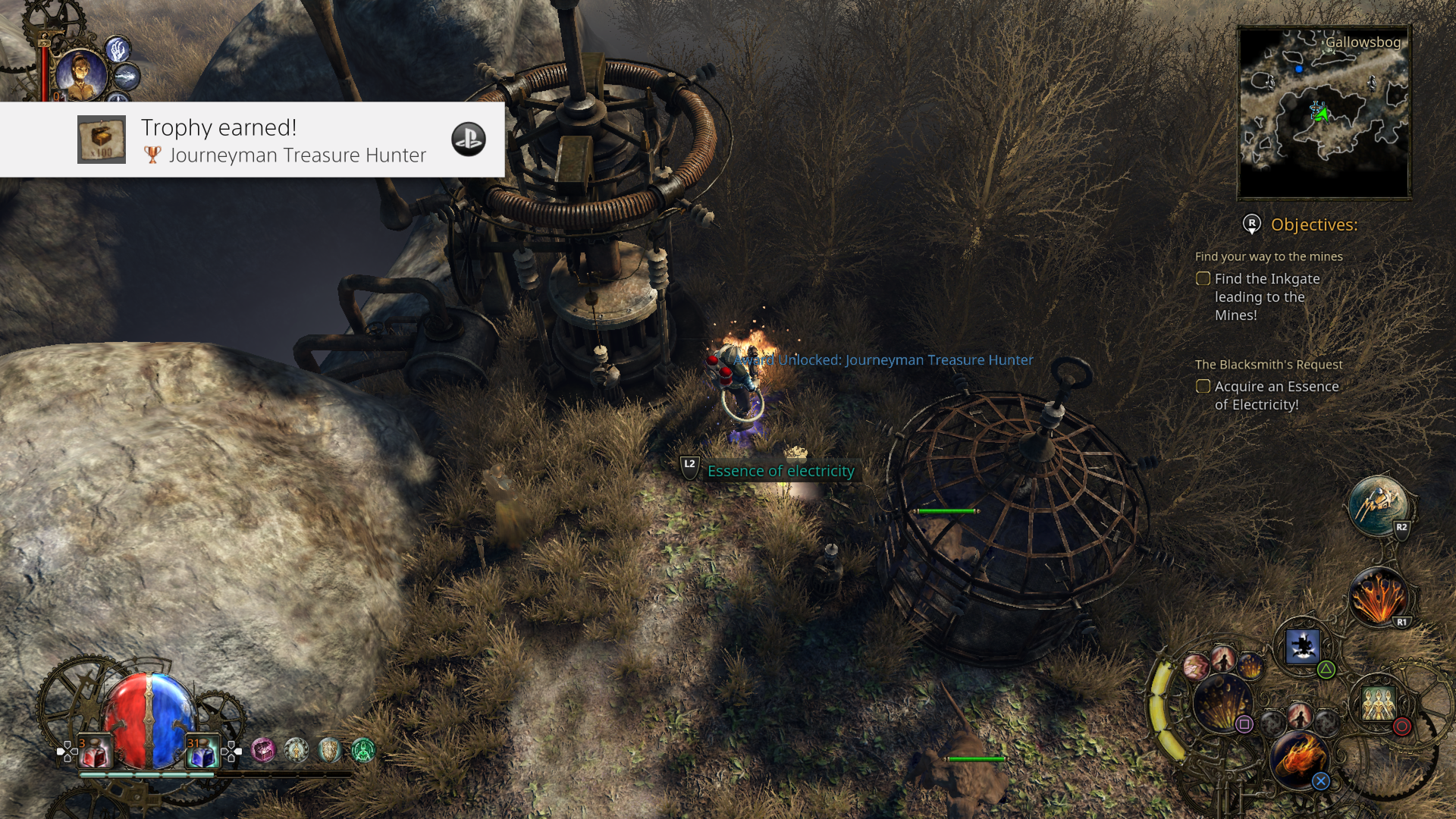Screen dimensions: 1456x819
Task: Click the PlayStation logo on the trophy banner
Action: coord(469,141)
